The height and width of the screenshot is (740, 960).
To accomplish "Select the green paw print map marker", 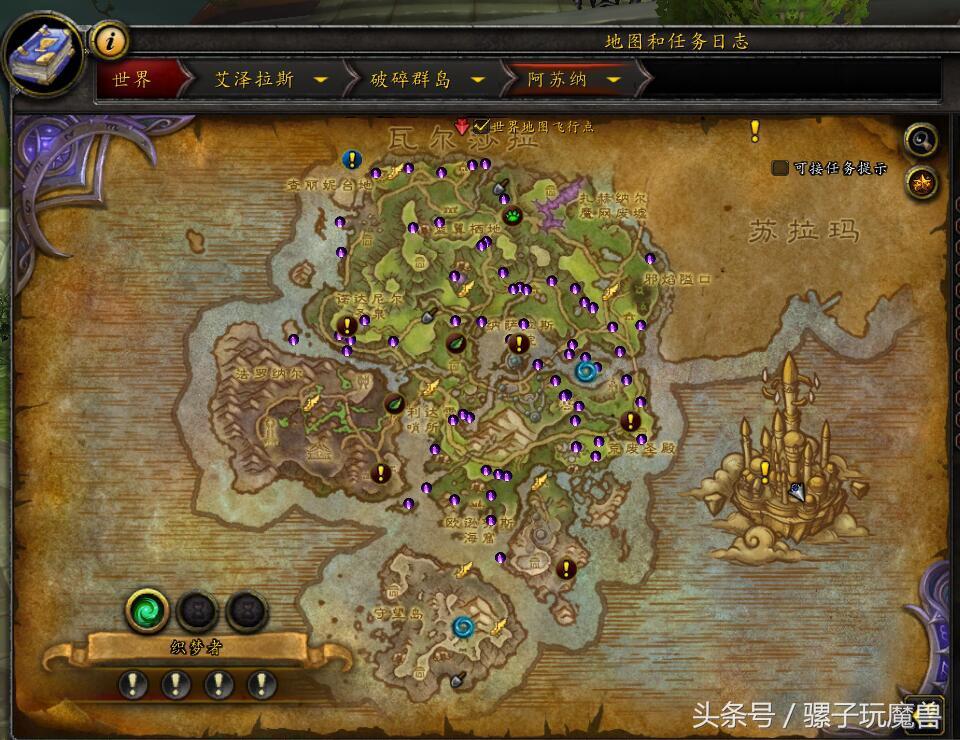I will (512, 215).
